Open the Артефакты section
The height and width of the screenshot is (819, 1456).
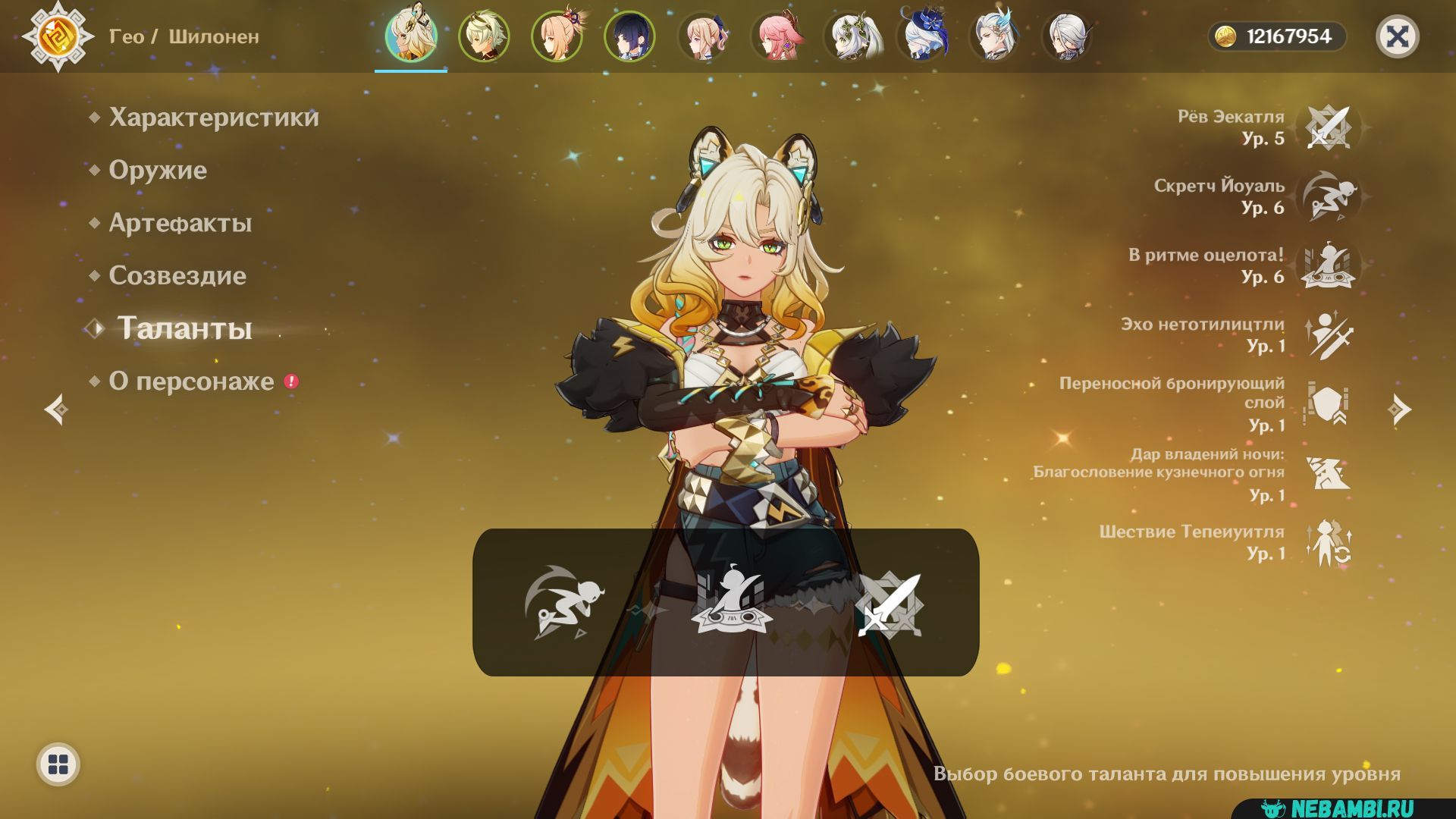coord(180,223)
